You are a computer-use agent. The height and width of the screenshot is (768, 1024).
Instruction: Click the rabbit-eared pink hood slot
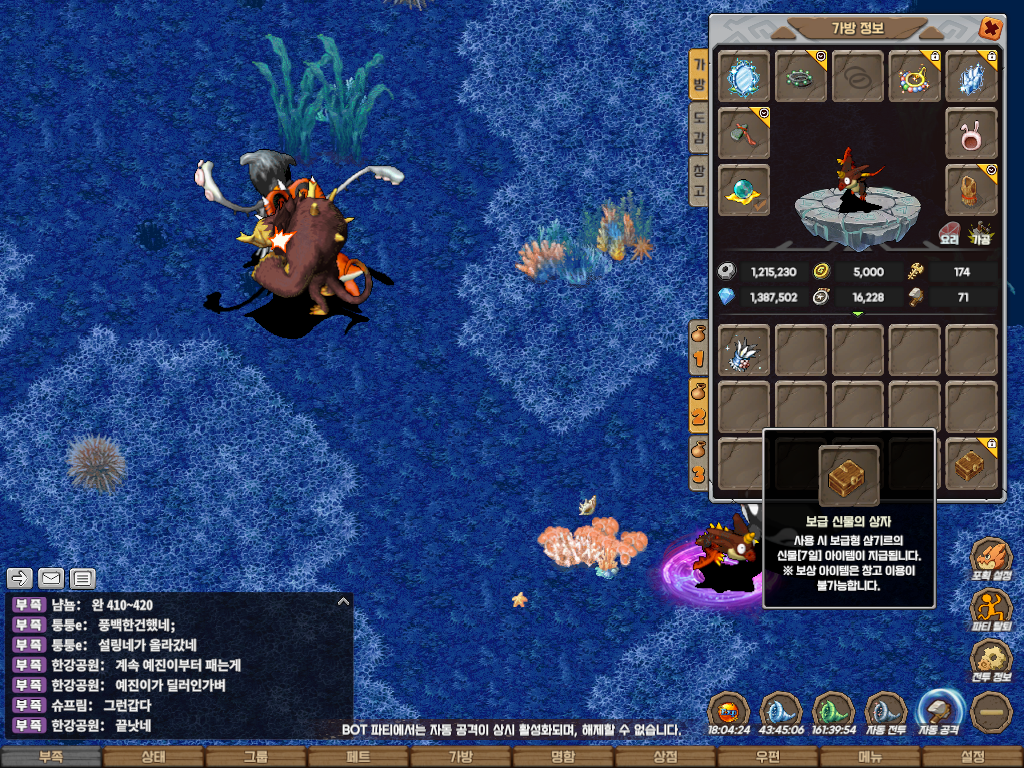(x=971, y=134)
